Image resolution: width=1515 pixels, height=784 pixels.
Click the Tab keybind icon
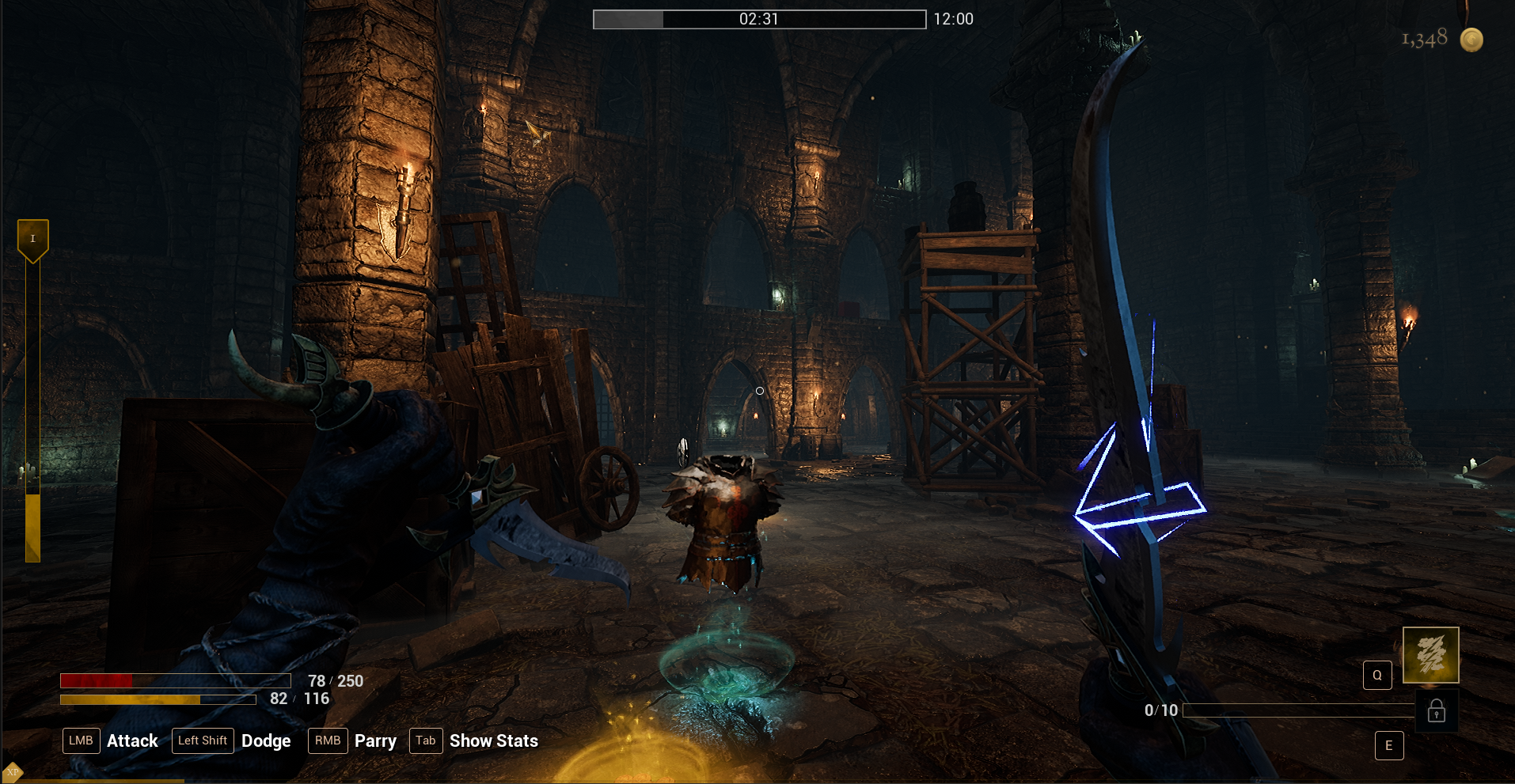[x=425, y=740]
